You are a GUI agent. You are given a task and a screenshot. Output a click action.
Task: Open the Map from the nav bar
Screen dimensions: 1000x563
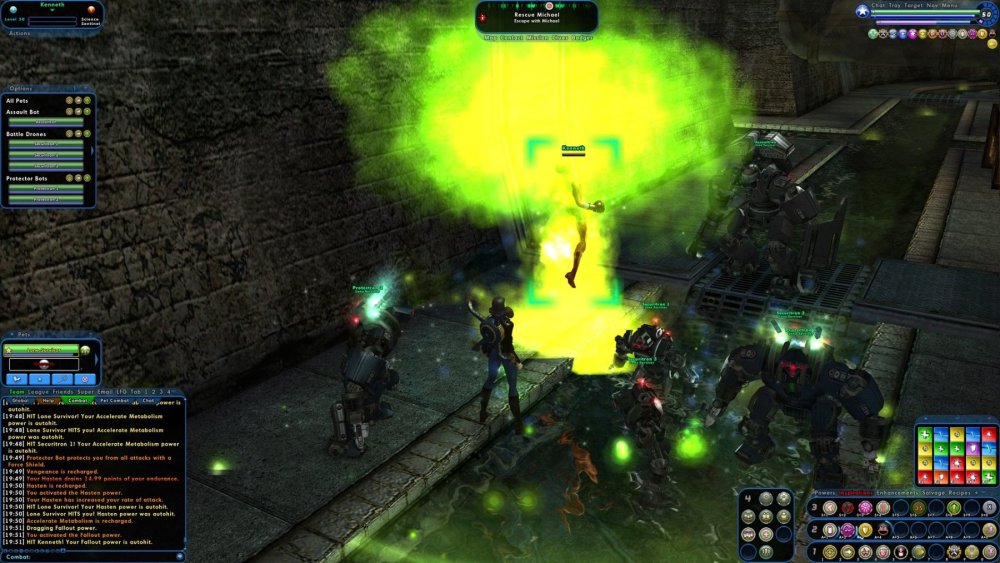[x=491, y=37]
